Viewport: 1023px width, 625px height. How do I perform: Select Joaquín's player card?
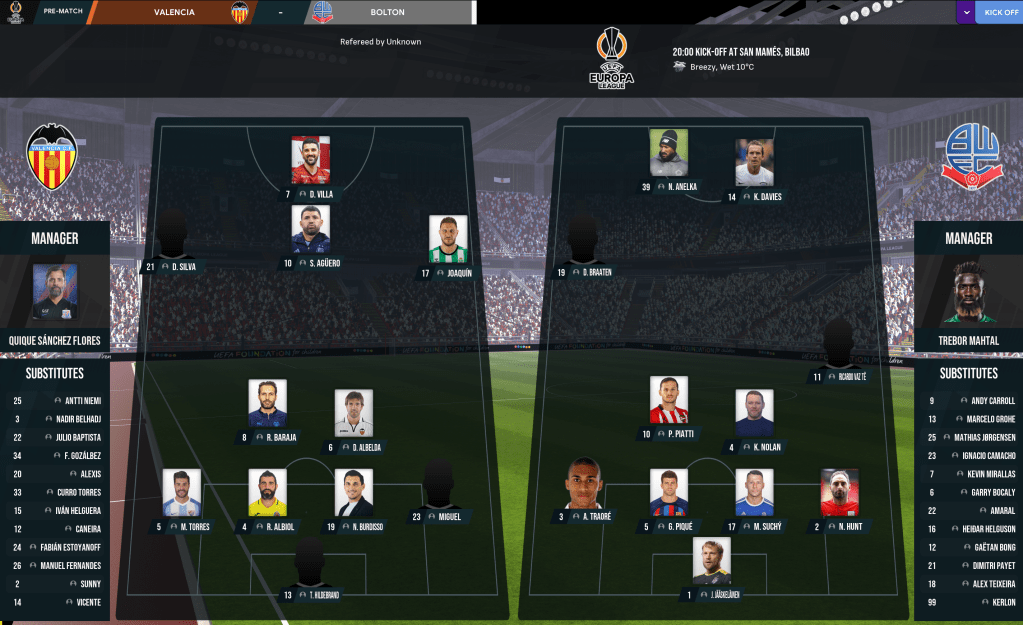[x=448, y=240]
